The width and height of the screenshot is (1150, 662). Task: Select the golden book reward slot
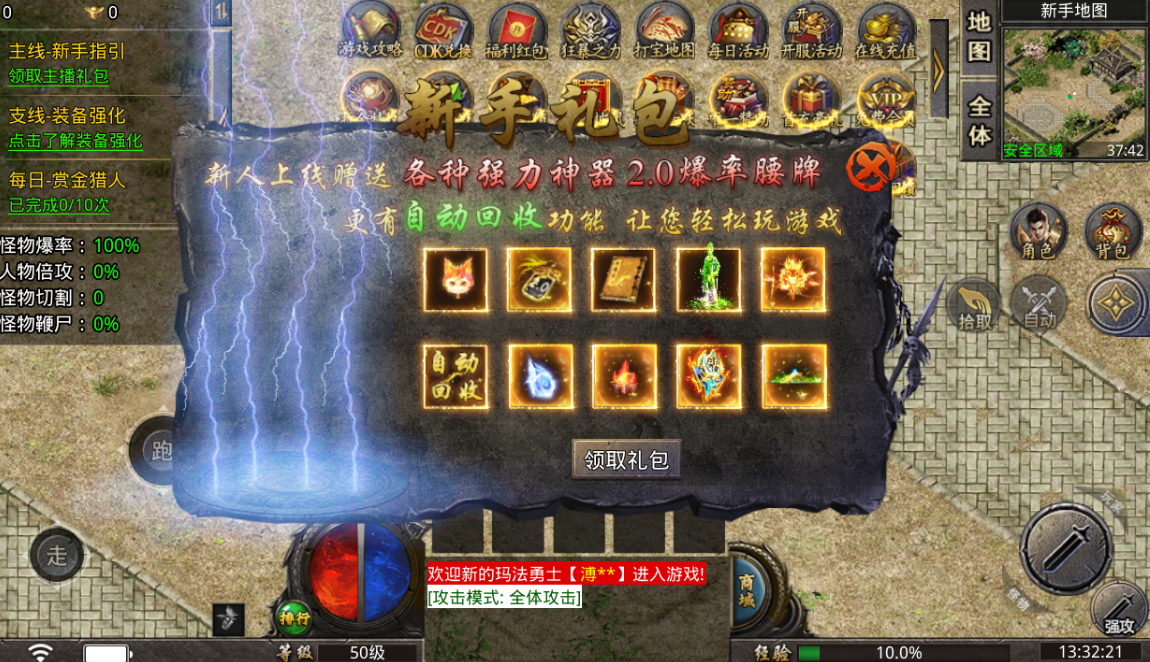pyautogui.click(x=623, y=279)
